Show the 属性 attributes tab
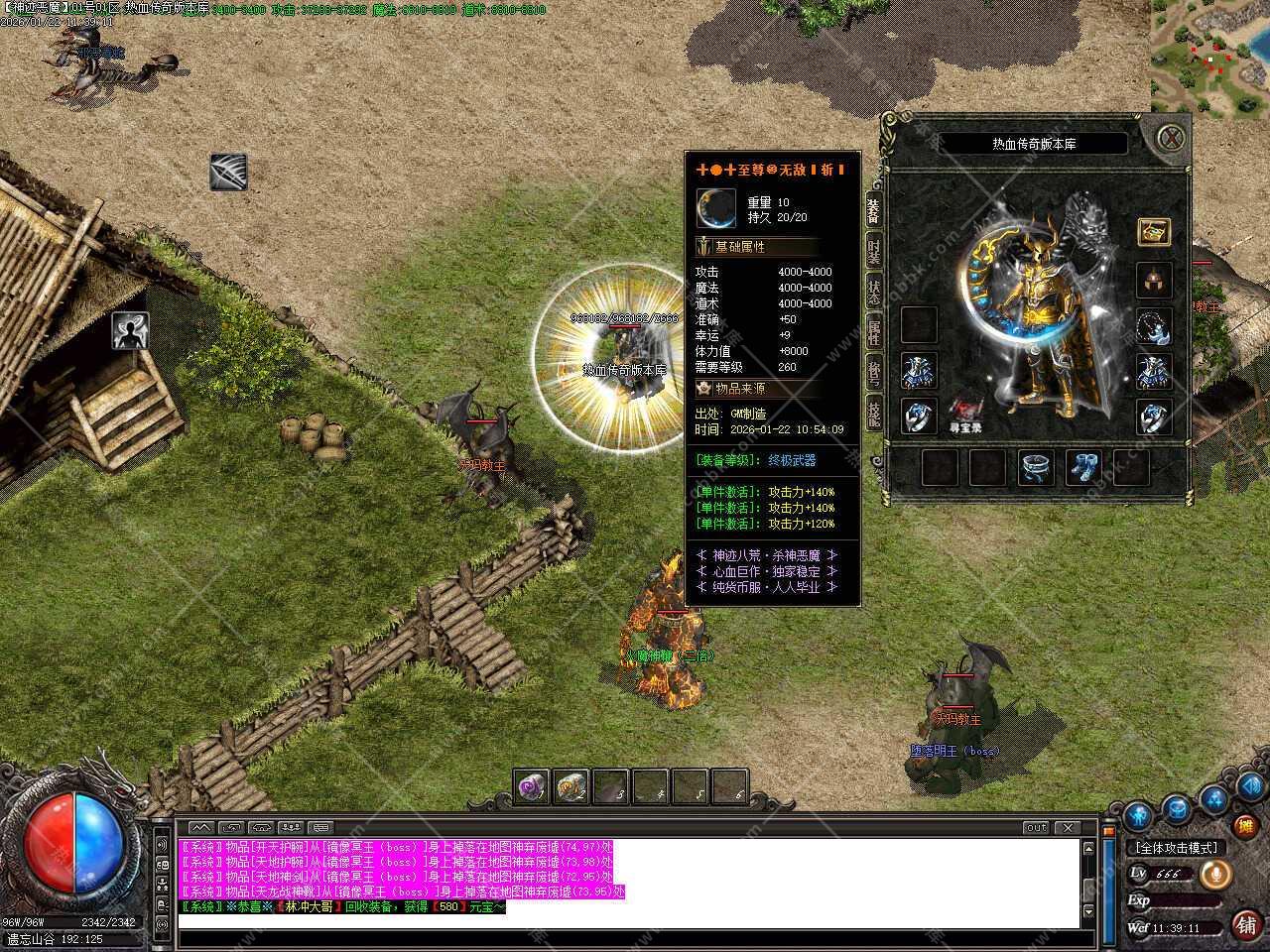Viewport: 1270px width, 952px height. [874, 331]
